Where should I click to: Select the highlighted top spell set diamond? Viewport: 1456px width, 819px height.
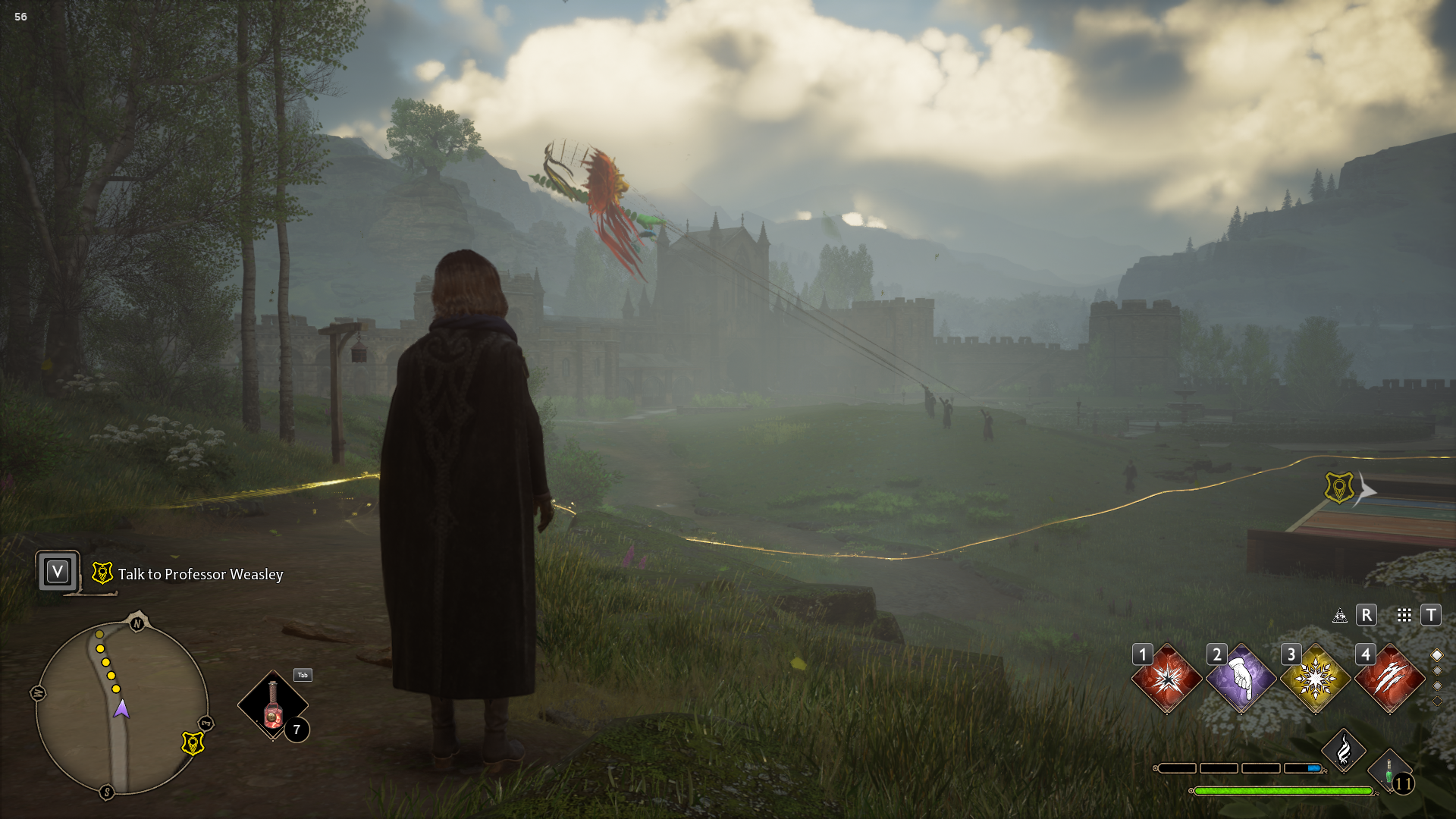pos(1436,655)
